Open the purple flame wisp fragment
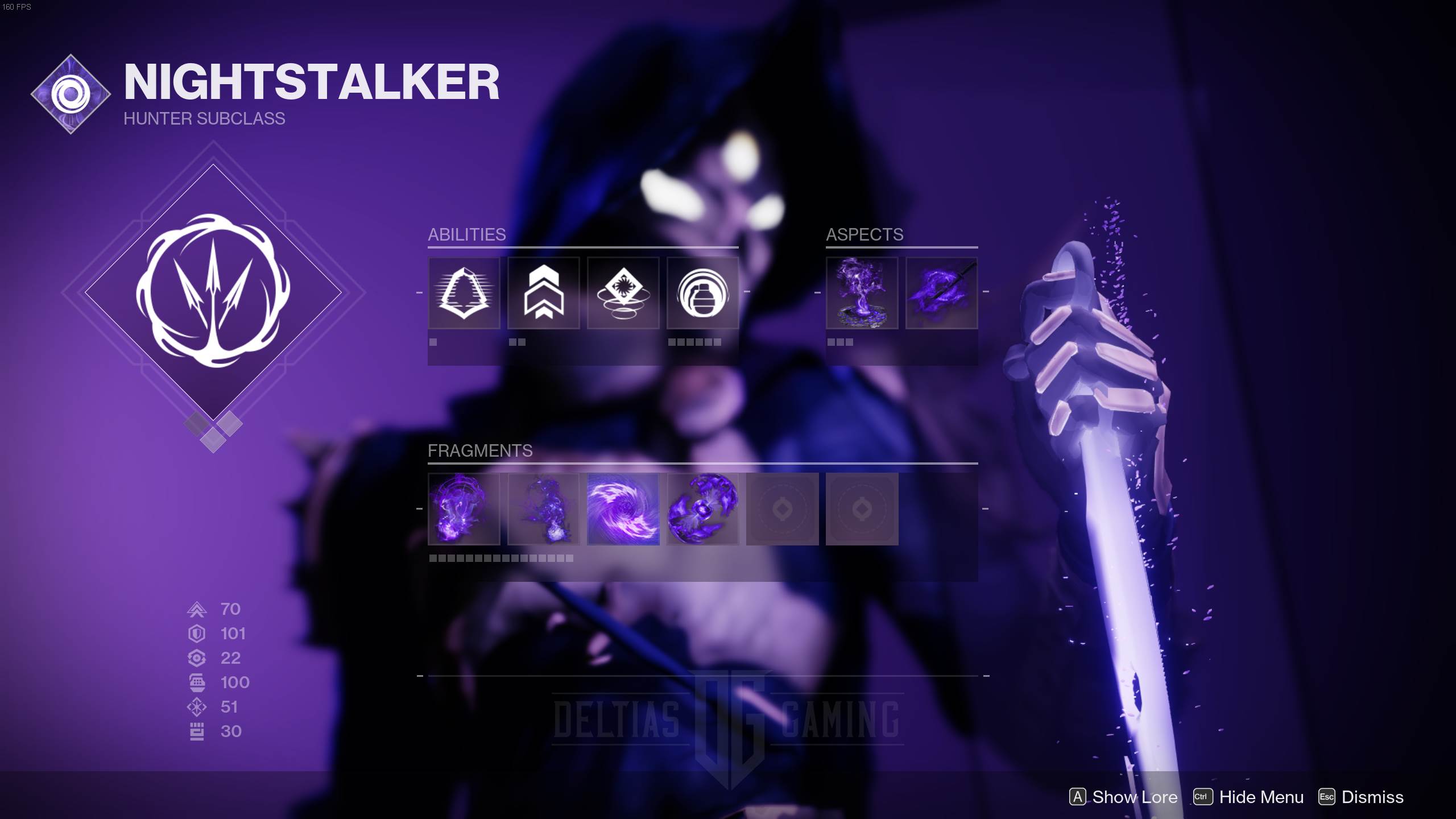The height and width of the screenshot is (819, 1456). (x=543, y=509)
